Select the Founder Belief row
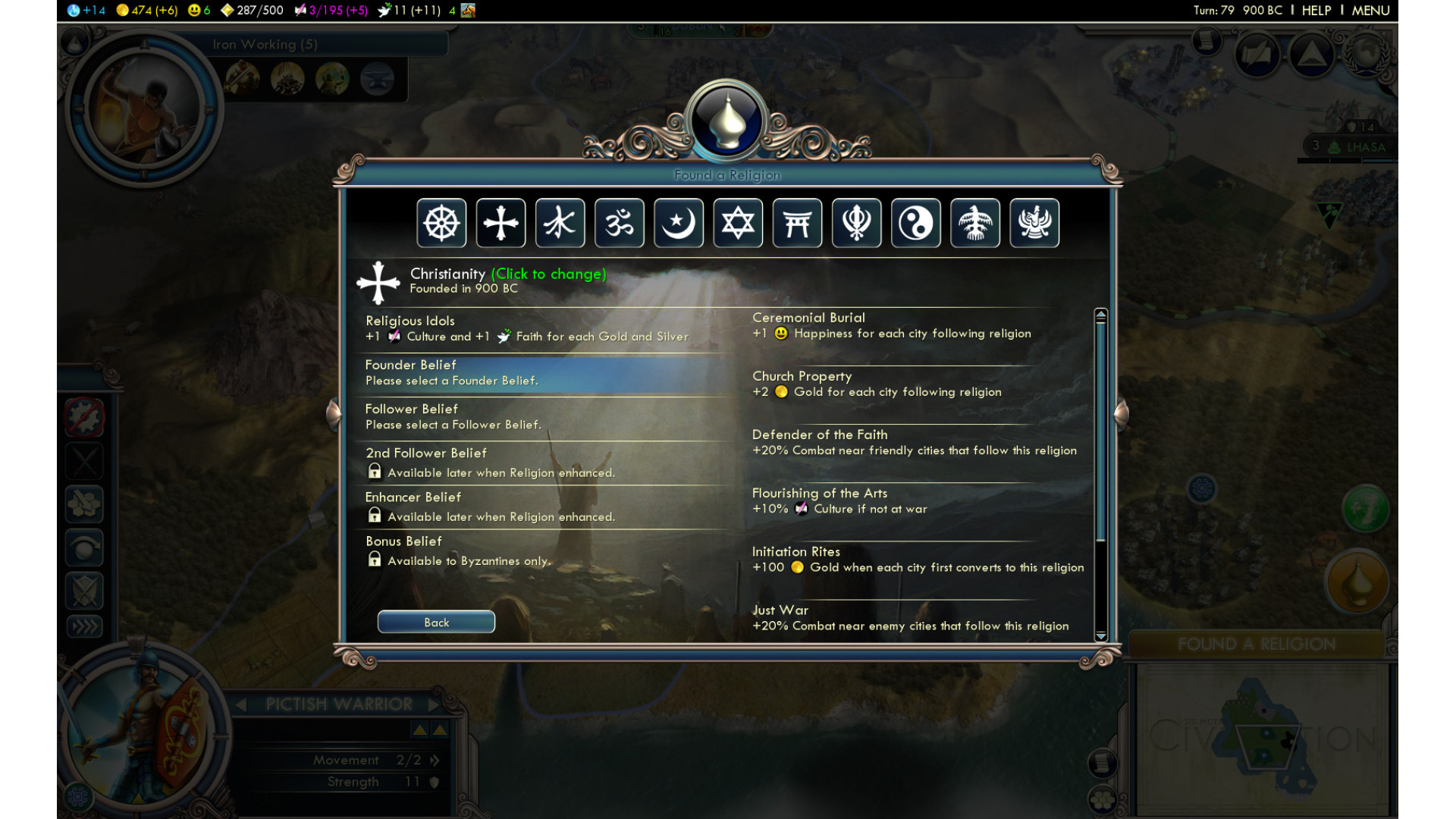This screenshot has width=1456, height=819. pos(543,373)
